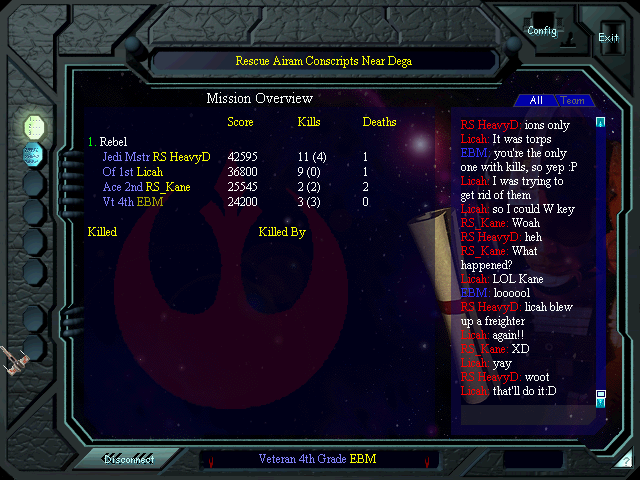This screenshot has height=480, width=640.
Task: Select the blue octagon sidebar button
Action: pyautogui.click(x=34, y=154)
